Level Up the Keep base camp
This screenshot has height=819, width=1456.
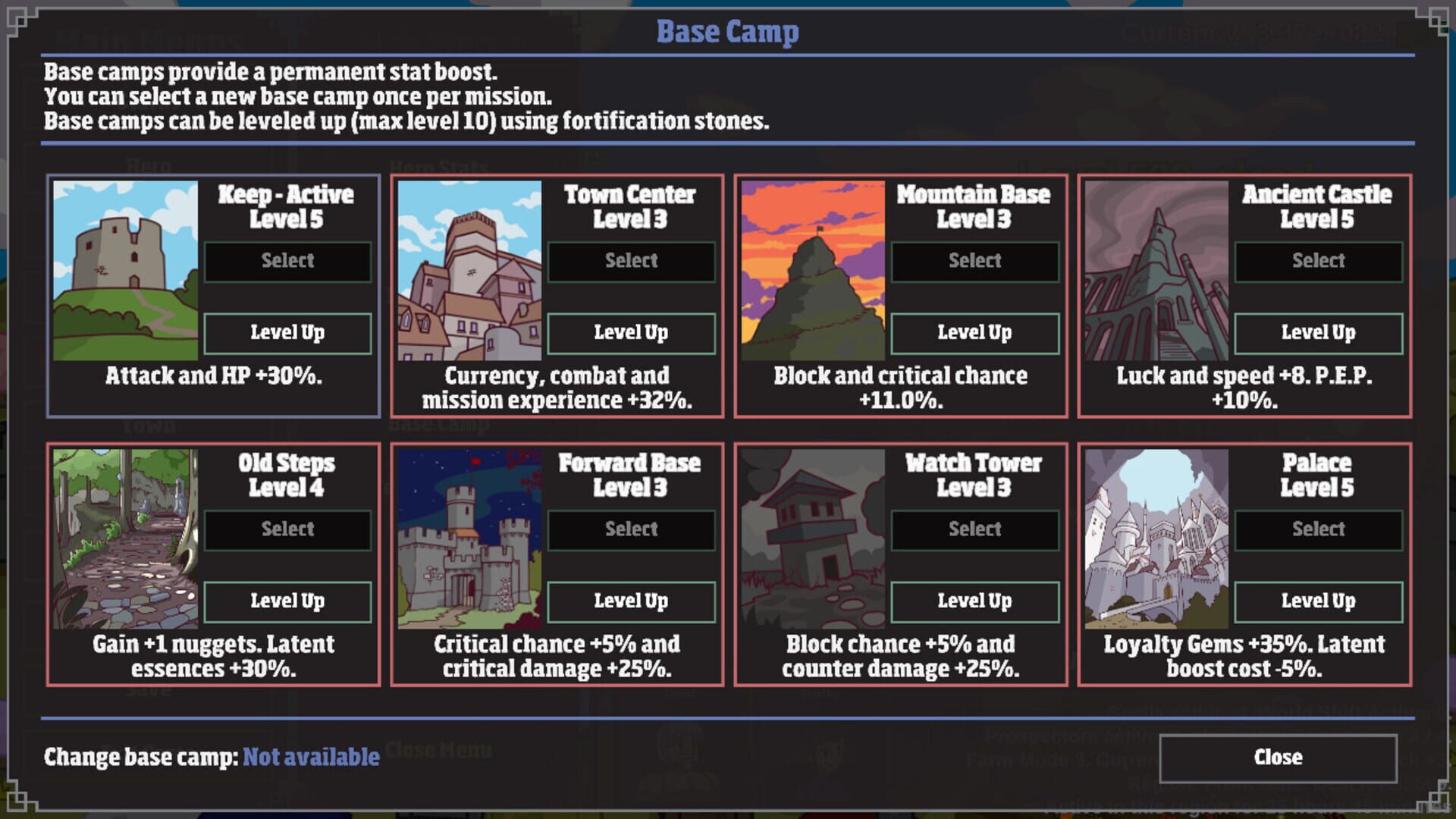[x=287, y=332]
